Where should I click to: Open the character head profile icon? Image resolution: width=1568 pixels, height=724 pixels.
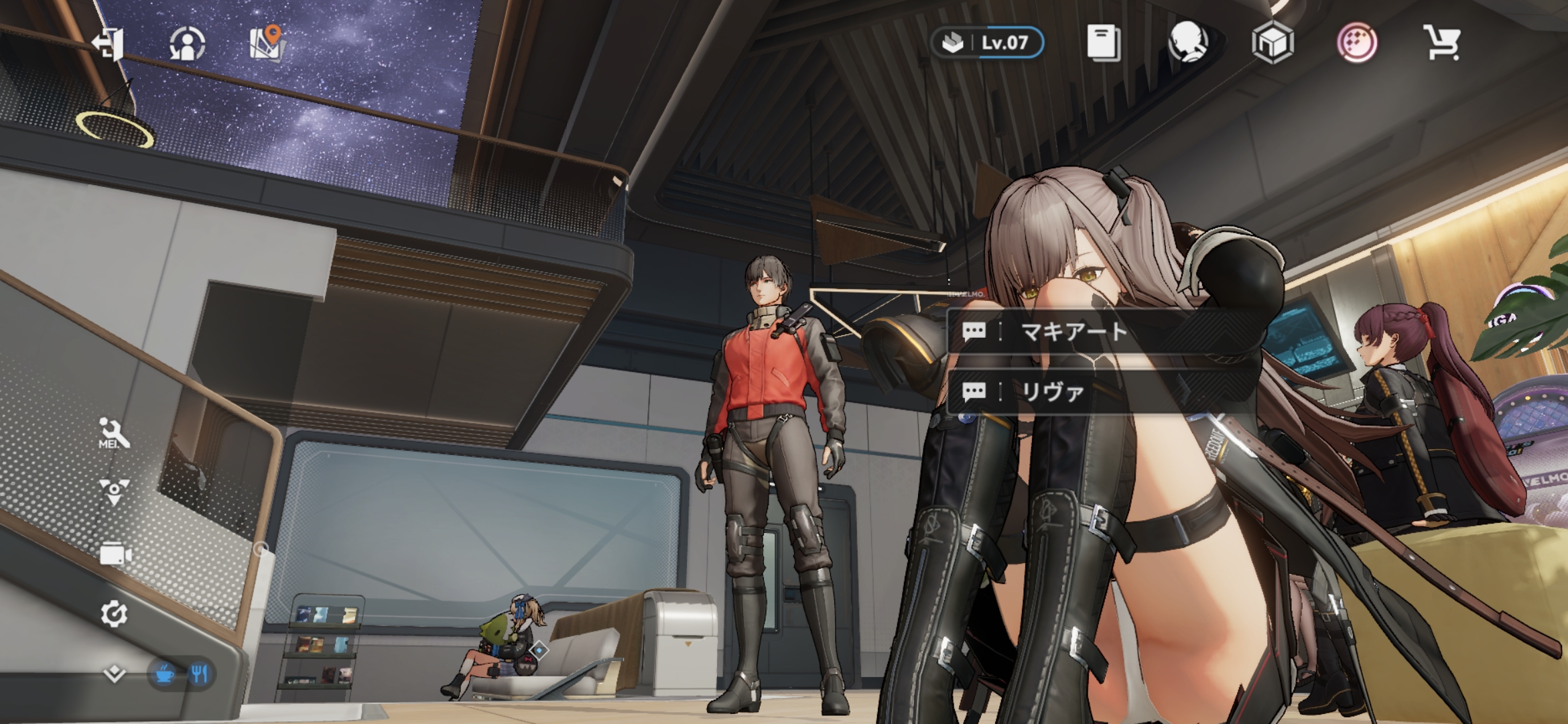(x=1188, y=43)
